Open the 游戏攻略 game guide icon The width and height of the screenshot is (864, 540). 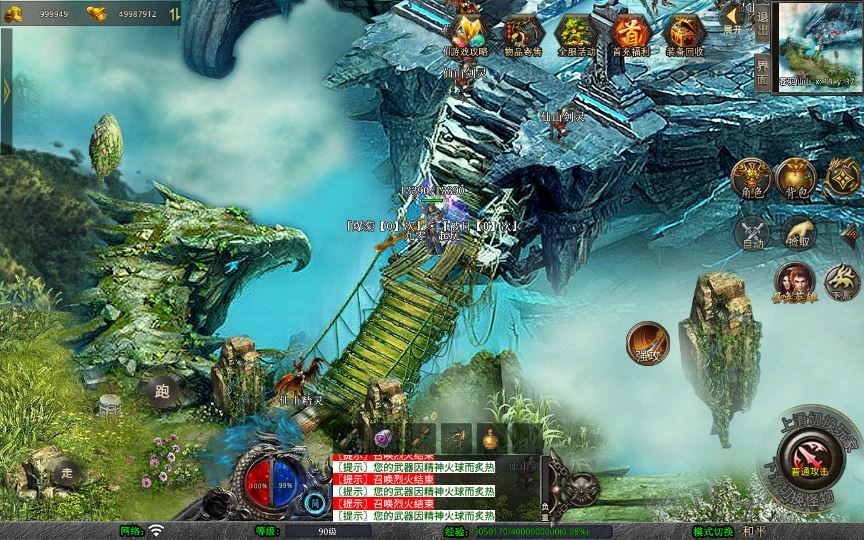point(465,35)
